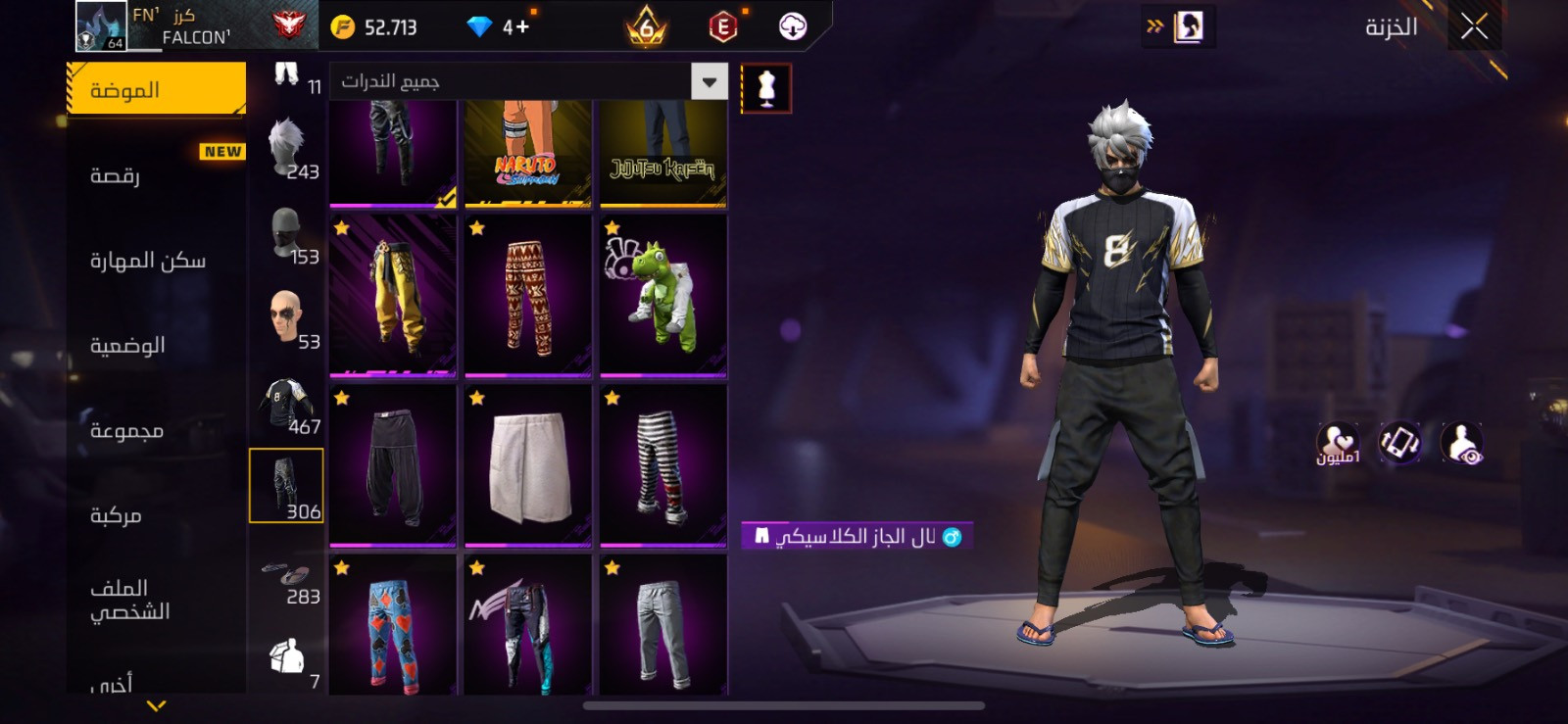Image resolution: width=1568 pixels, height=724 pixels.
Task: Select the الوضعية pose tab
Action: [156, 346]
